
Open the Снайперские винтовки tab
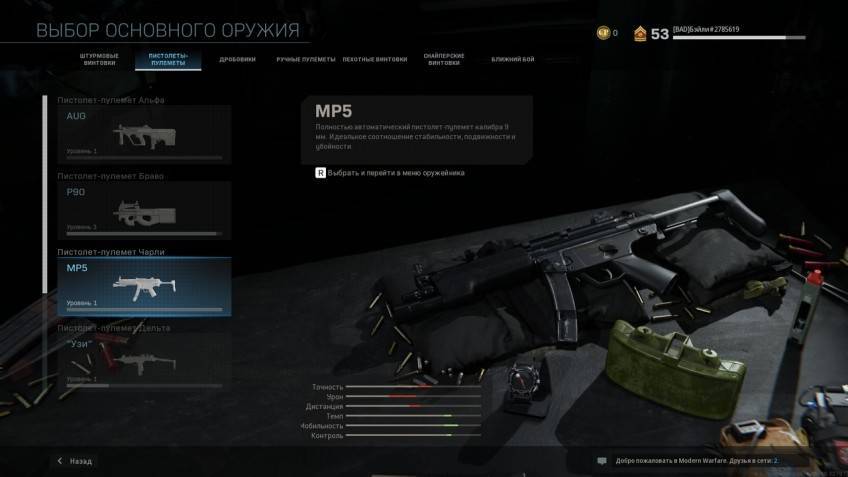pos(444,60)
